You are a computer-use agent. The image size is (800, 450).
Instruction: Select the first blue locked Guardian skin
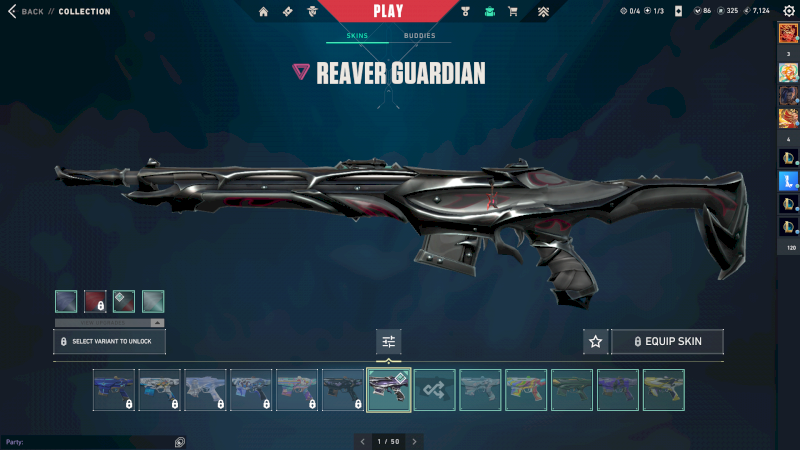114,390
